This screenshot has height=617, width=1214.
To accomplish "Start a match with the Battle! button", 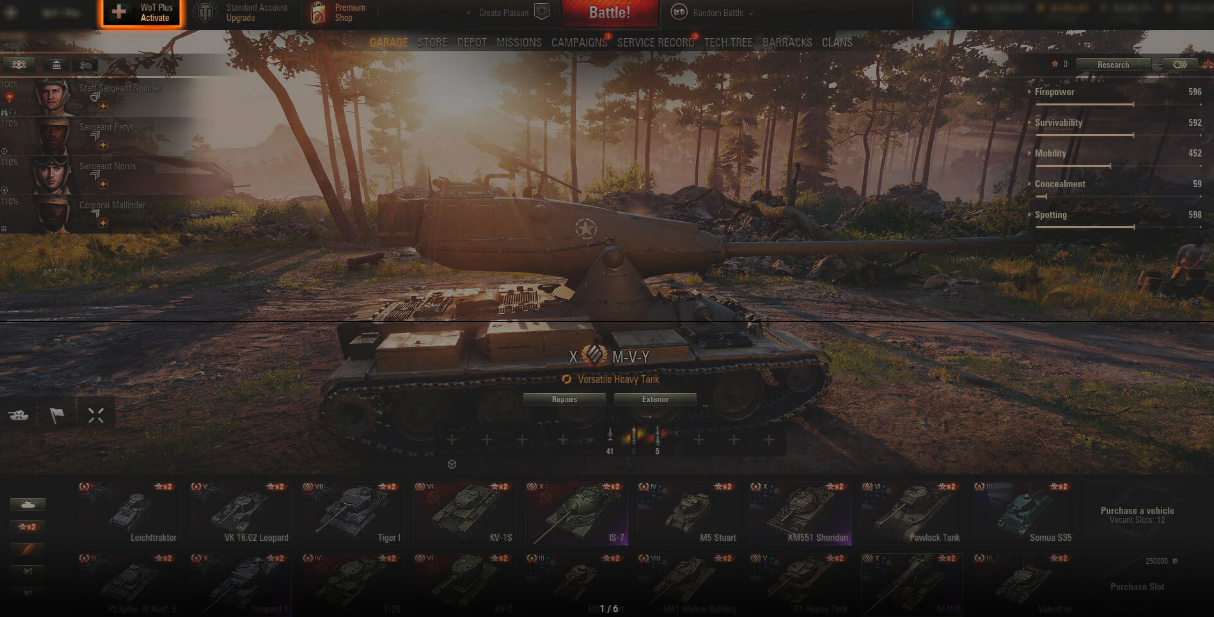I will click(609, 13).
